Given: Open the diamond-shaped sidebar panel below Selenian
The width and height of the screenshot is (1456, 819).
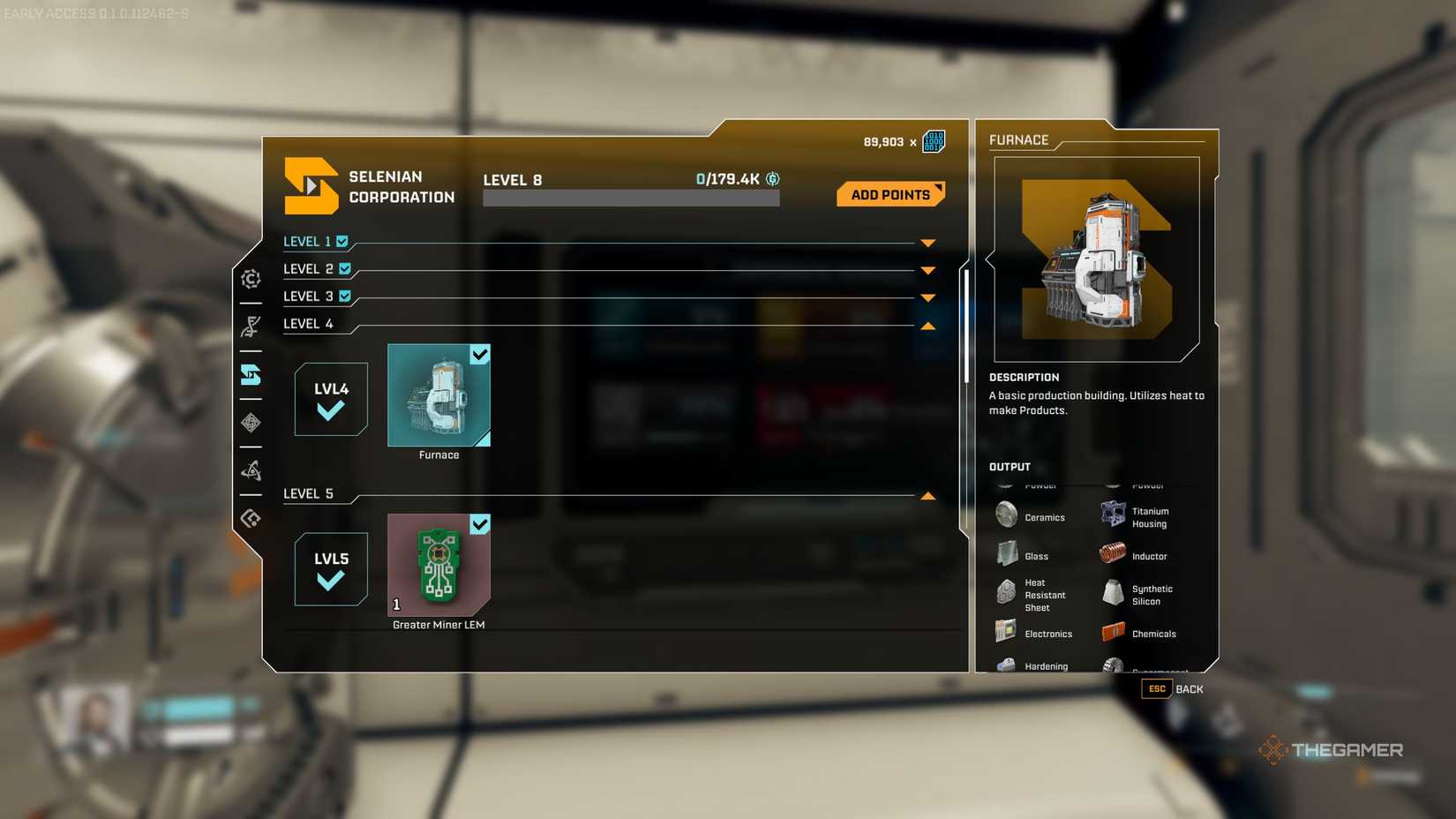Looking at the screenshot, I should pyautogui.click(x=251, y=423).
